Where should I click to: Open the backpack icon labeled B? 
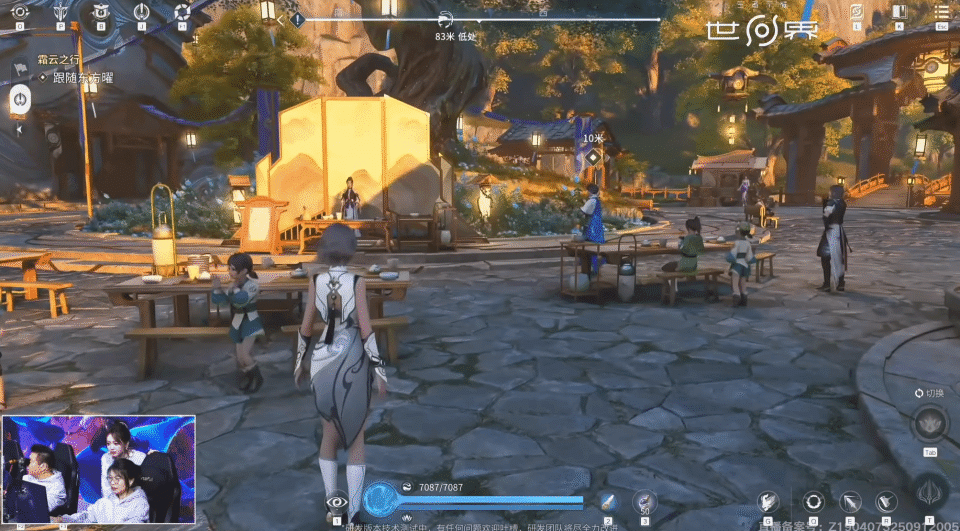(x=100, y=12)
